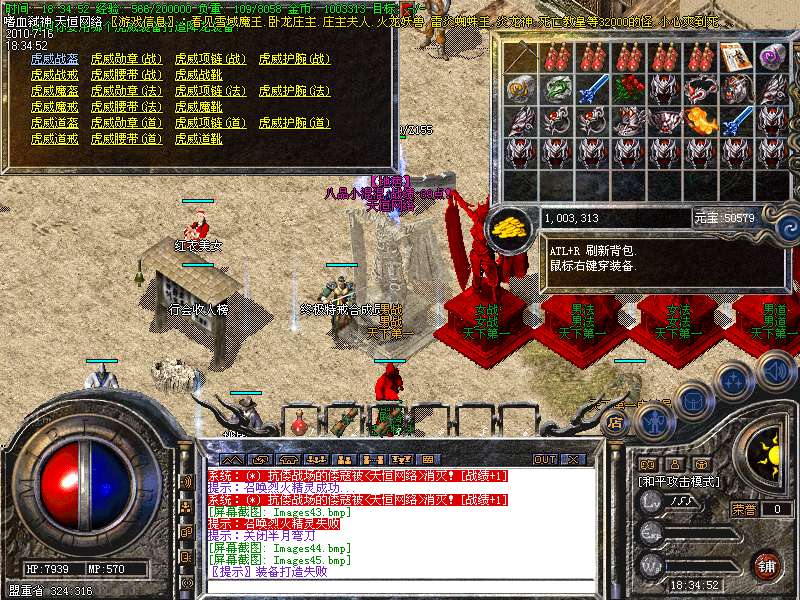This screenshot has width=800, height=600.
Task: Select the 虎威魔靴 link
Action: [x=198, y=107]
